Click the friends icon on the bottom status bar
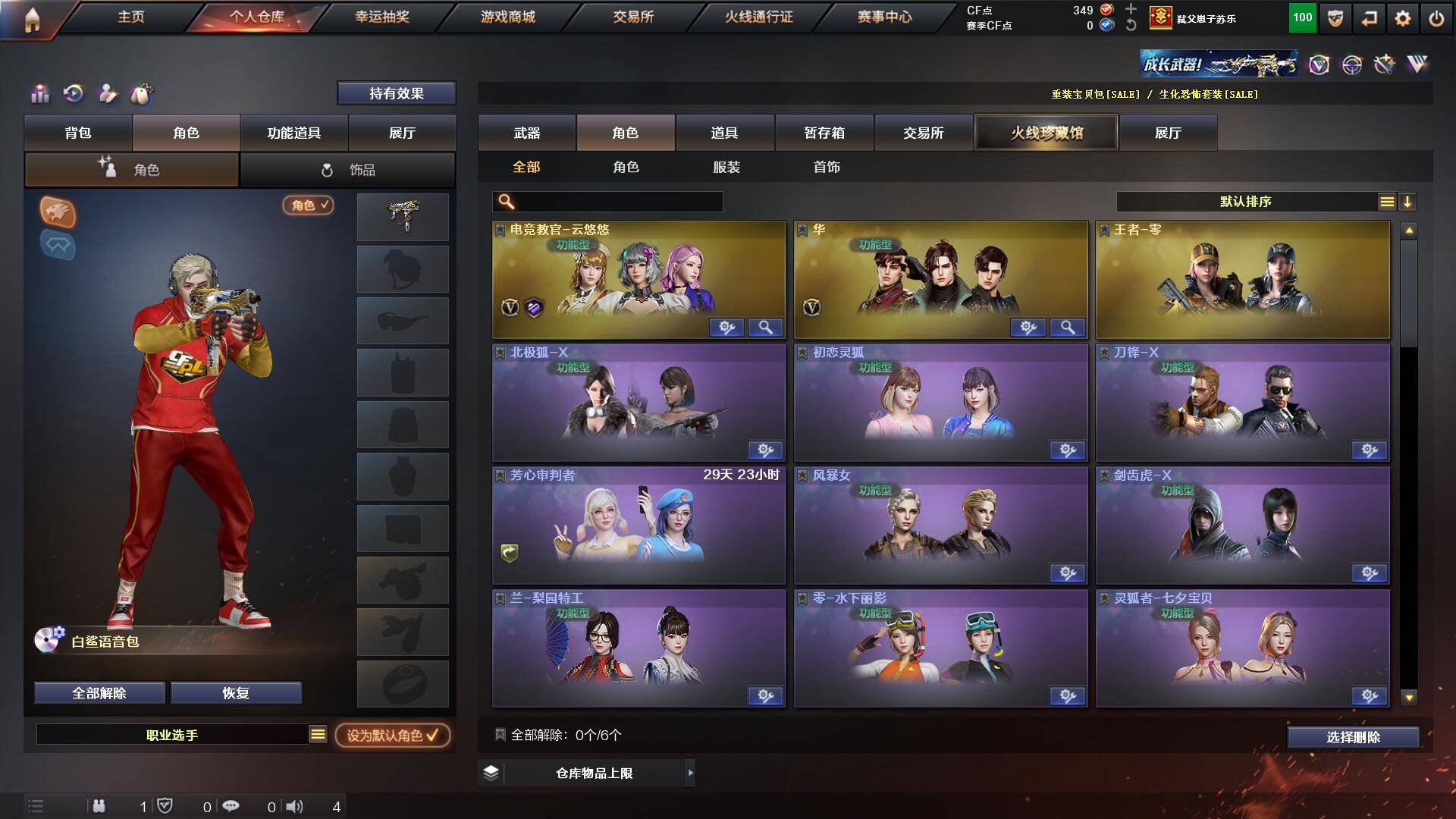 [x=99, y=806]
